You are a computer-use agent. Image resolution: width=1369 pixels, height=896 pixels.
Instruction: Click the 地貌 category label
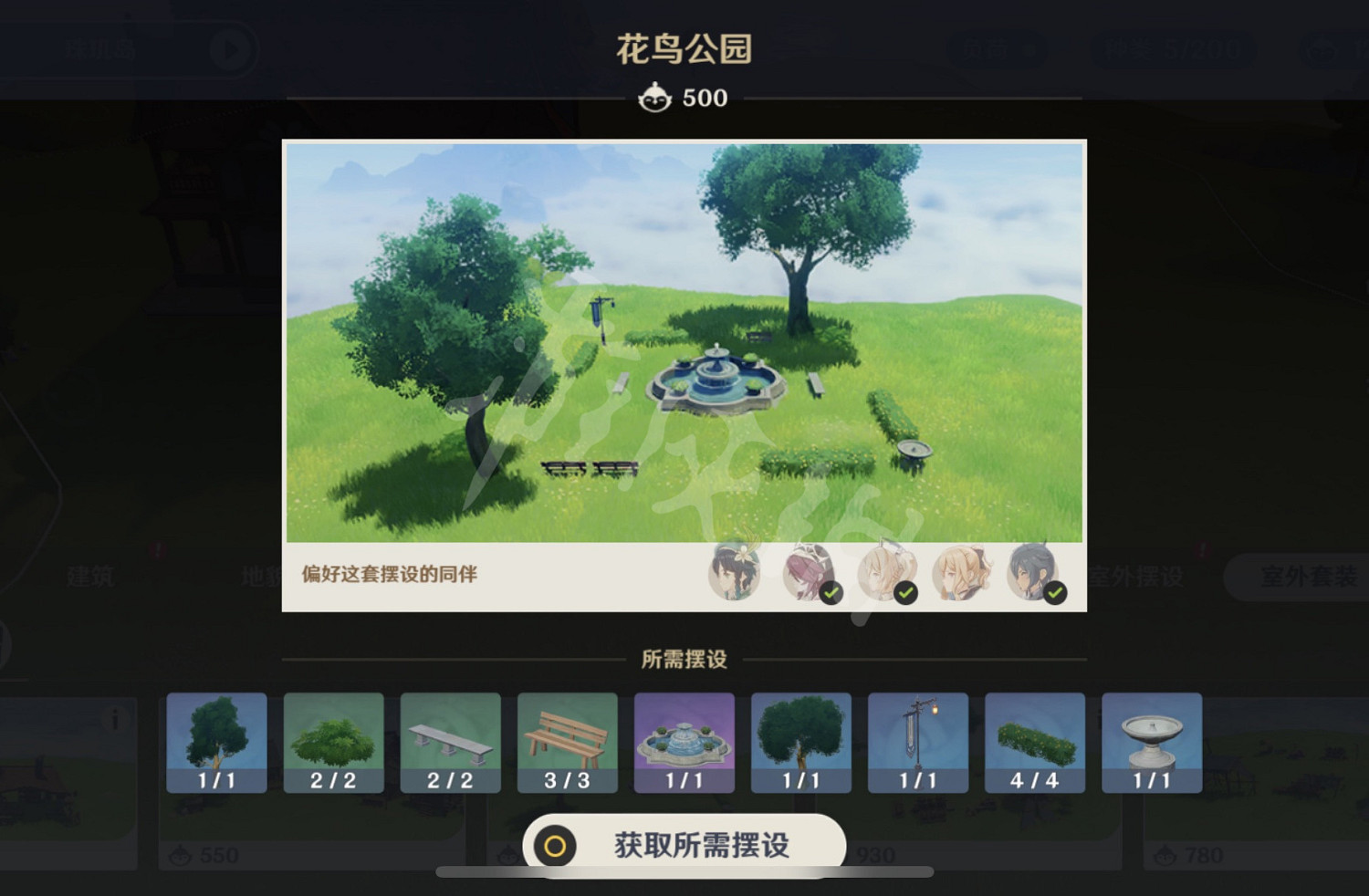pos(266,577)
